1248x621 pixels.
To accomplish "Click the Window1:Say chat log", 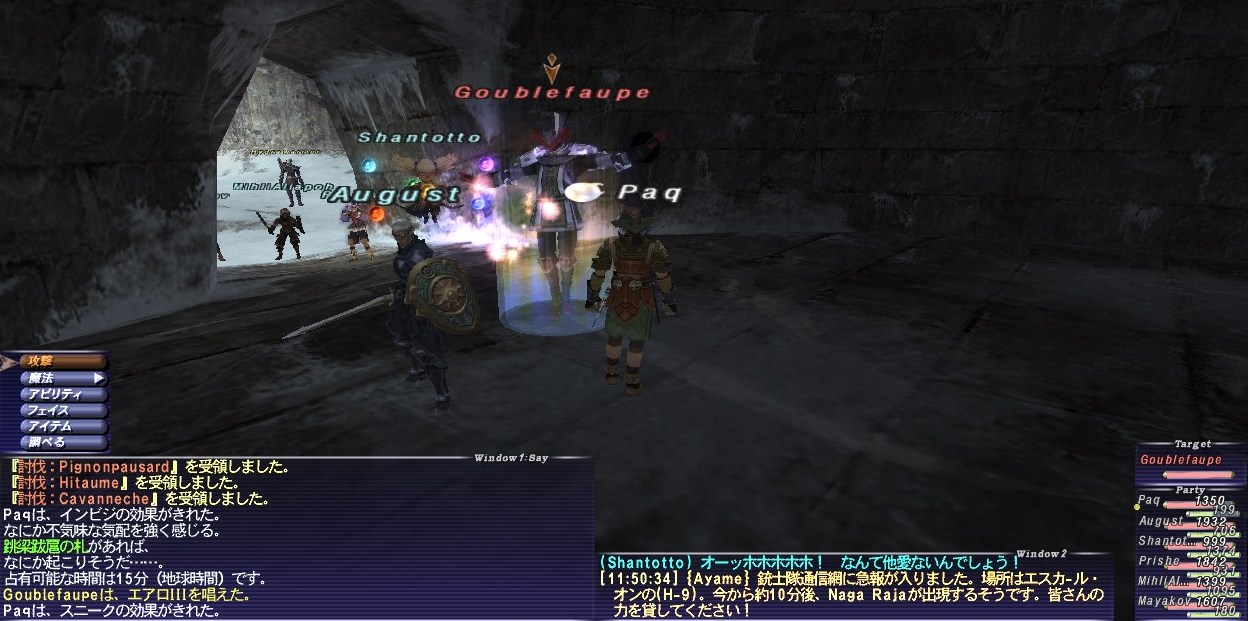I will 295,540.
